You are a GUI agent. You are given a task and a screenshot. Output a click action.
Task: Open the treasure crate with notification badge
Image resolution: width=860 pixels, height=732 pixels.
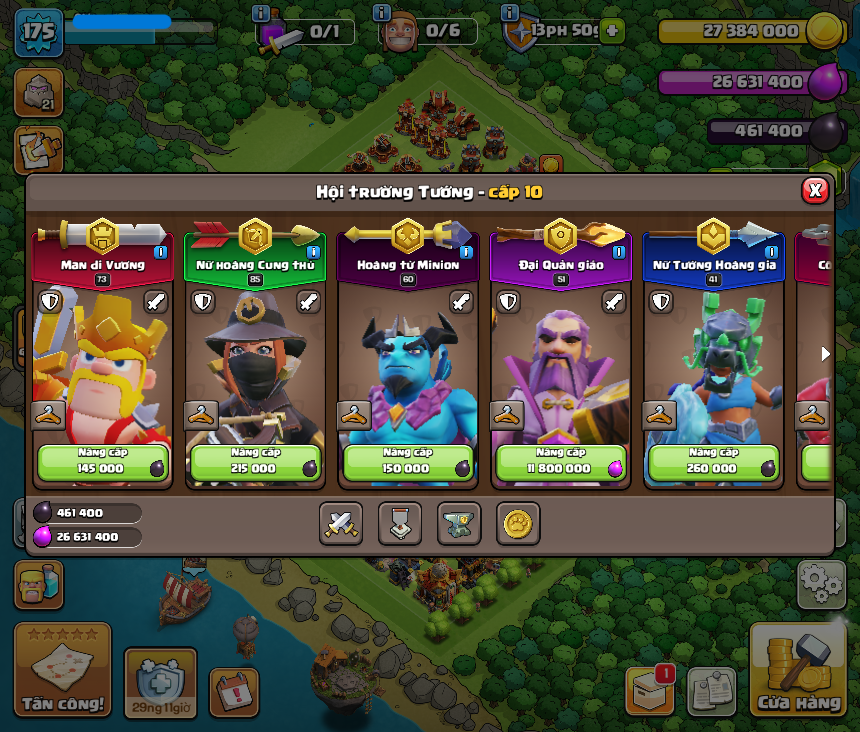click(649, 689)
